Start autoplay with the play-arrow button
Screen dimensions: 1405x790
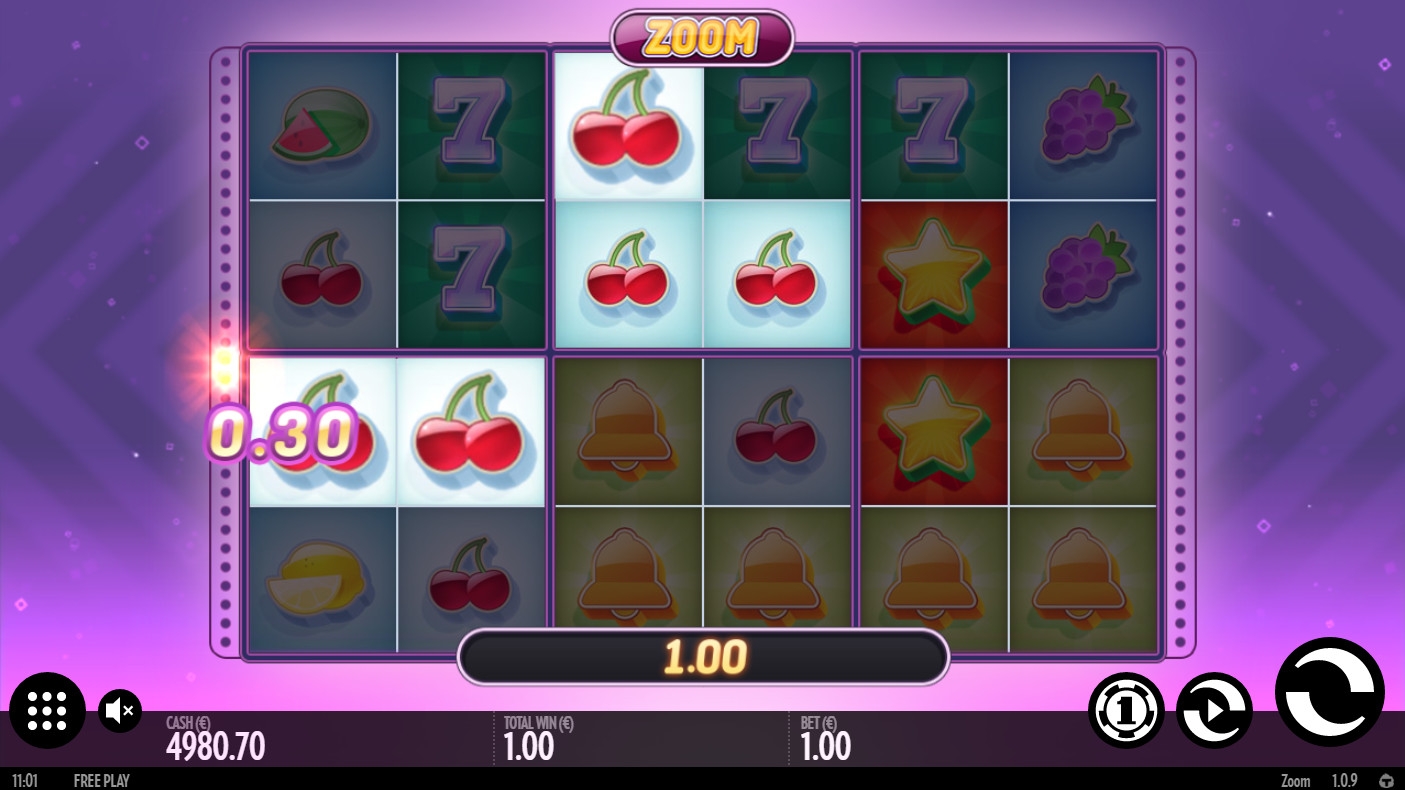click(x=1214, y=710)
